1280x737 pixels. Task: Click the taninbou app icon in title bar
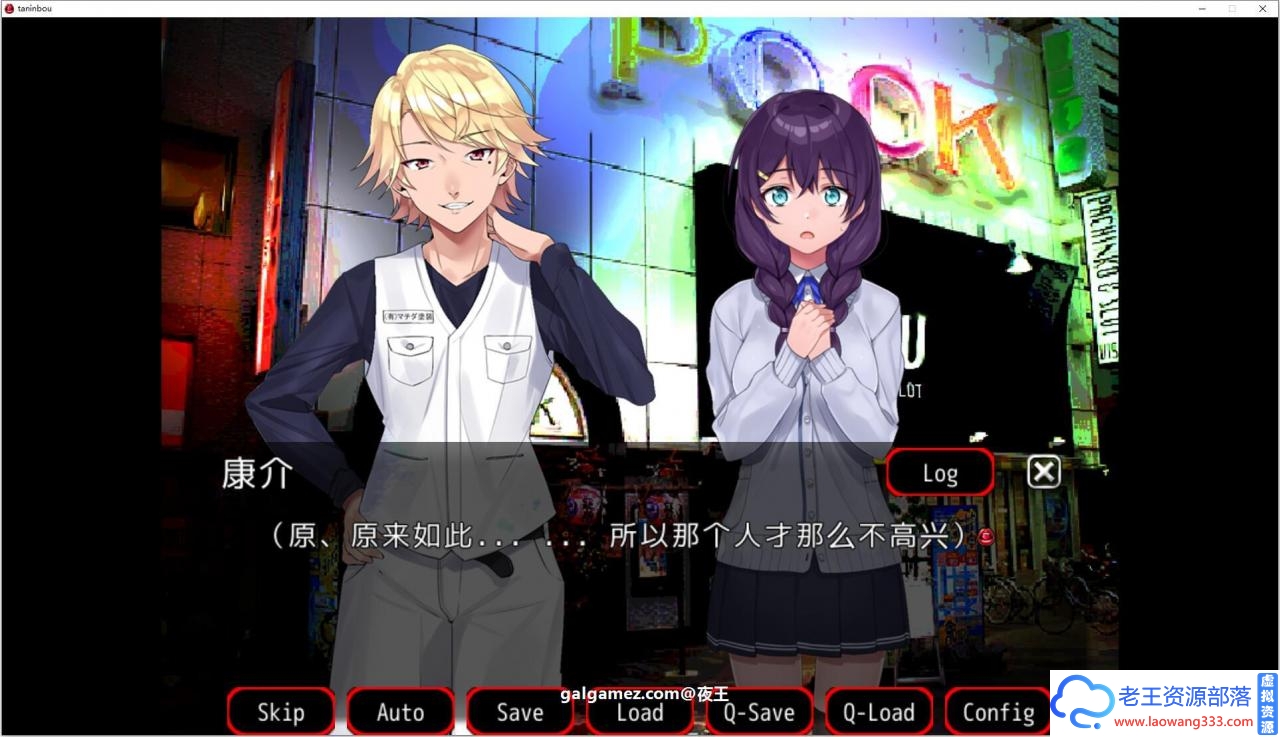9,8
